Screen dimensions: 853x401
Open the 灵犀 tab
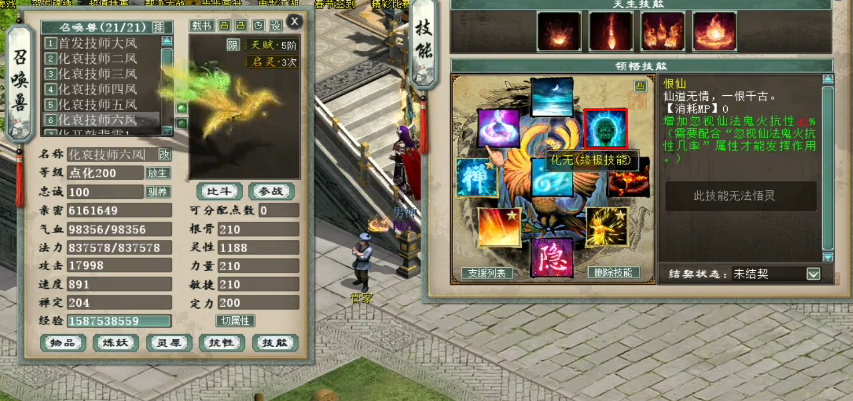point(169,343)
